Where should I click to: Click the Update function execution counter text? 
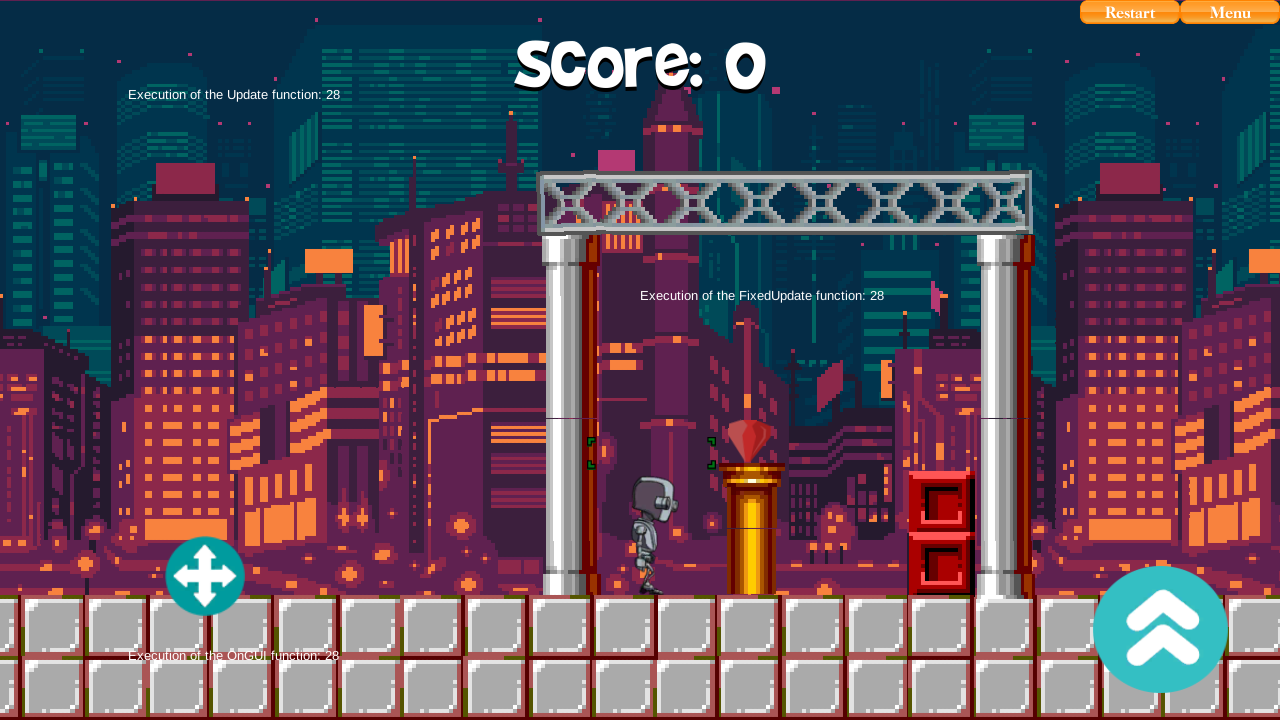[x=233, y=94]
